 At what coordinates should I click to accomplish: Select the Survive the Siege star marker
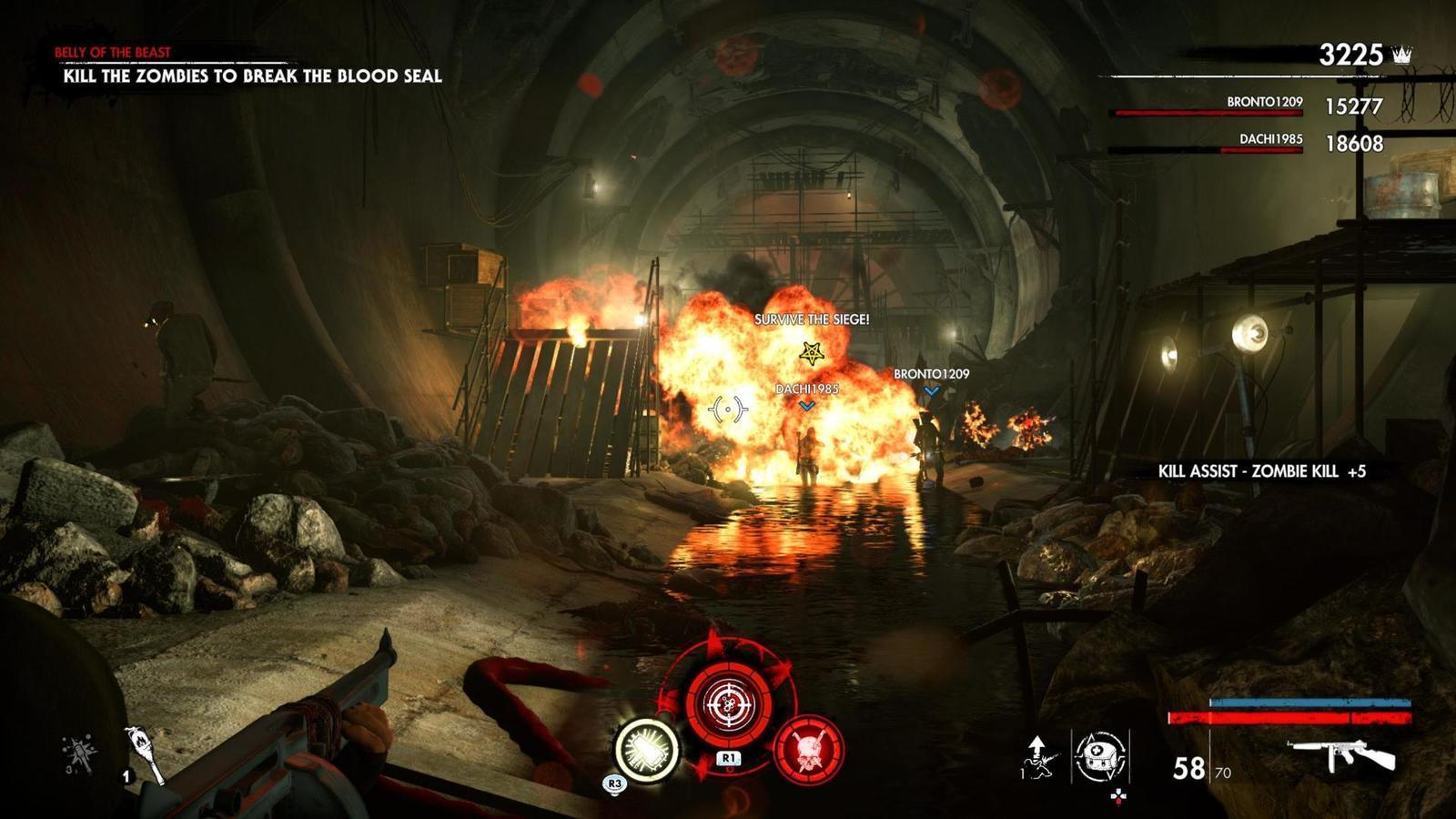pos(811,352)
